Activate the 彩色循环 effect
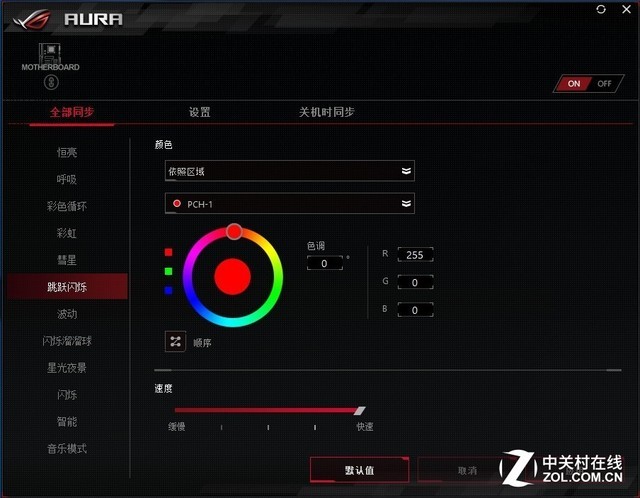640x498 pixels. [x=67, y=206]
